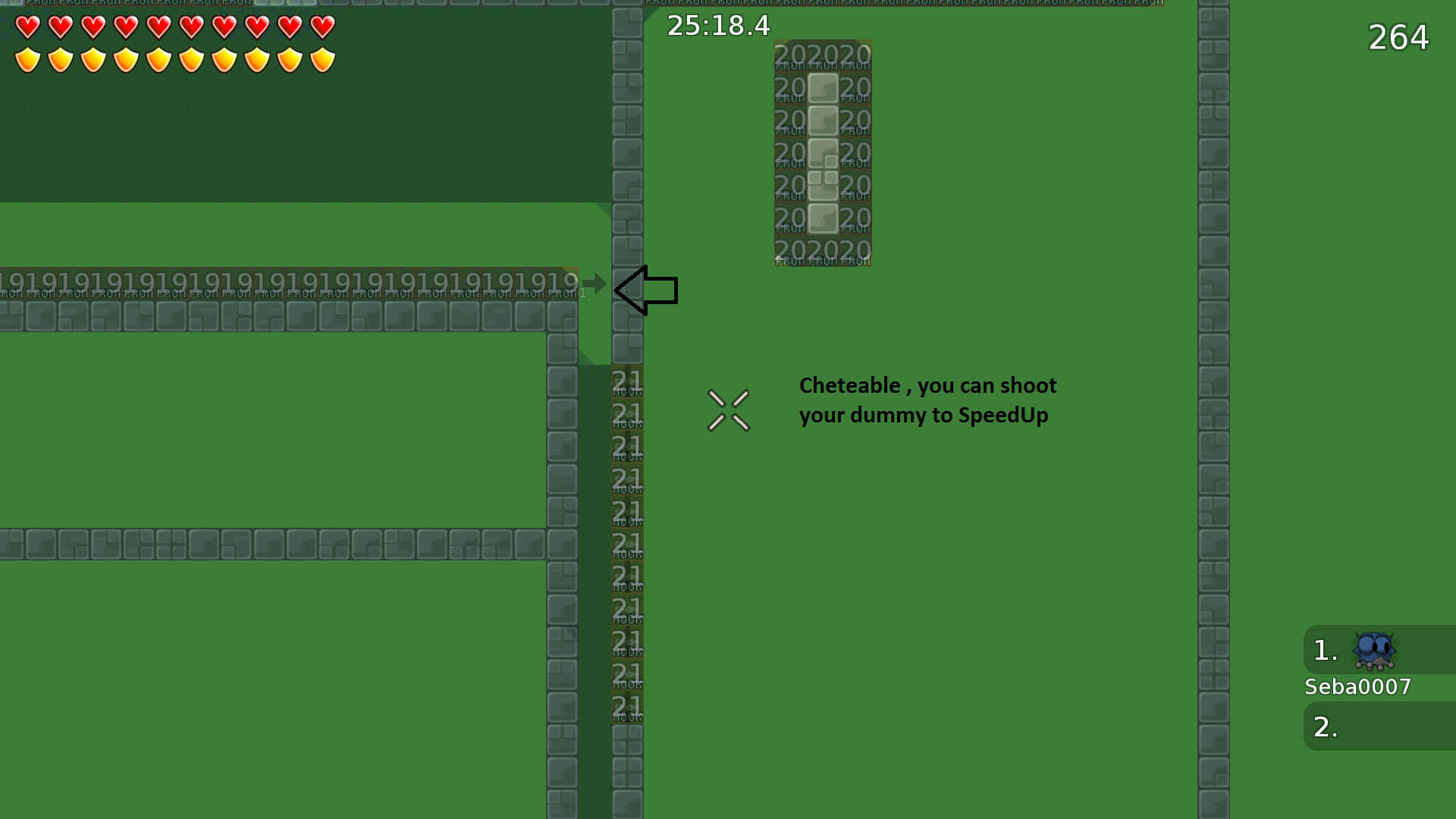The width and height of the screenshot is (1456, 819).
Task: Click the race timer showing 25:18.4
Action: click(x=717, y=25)
